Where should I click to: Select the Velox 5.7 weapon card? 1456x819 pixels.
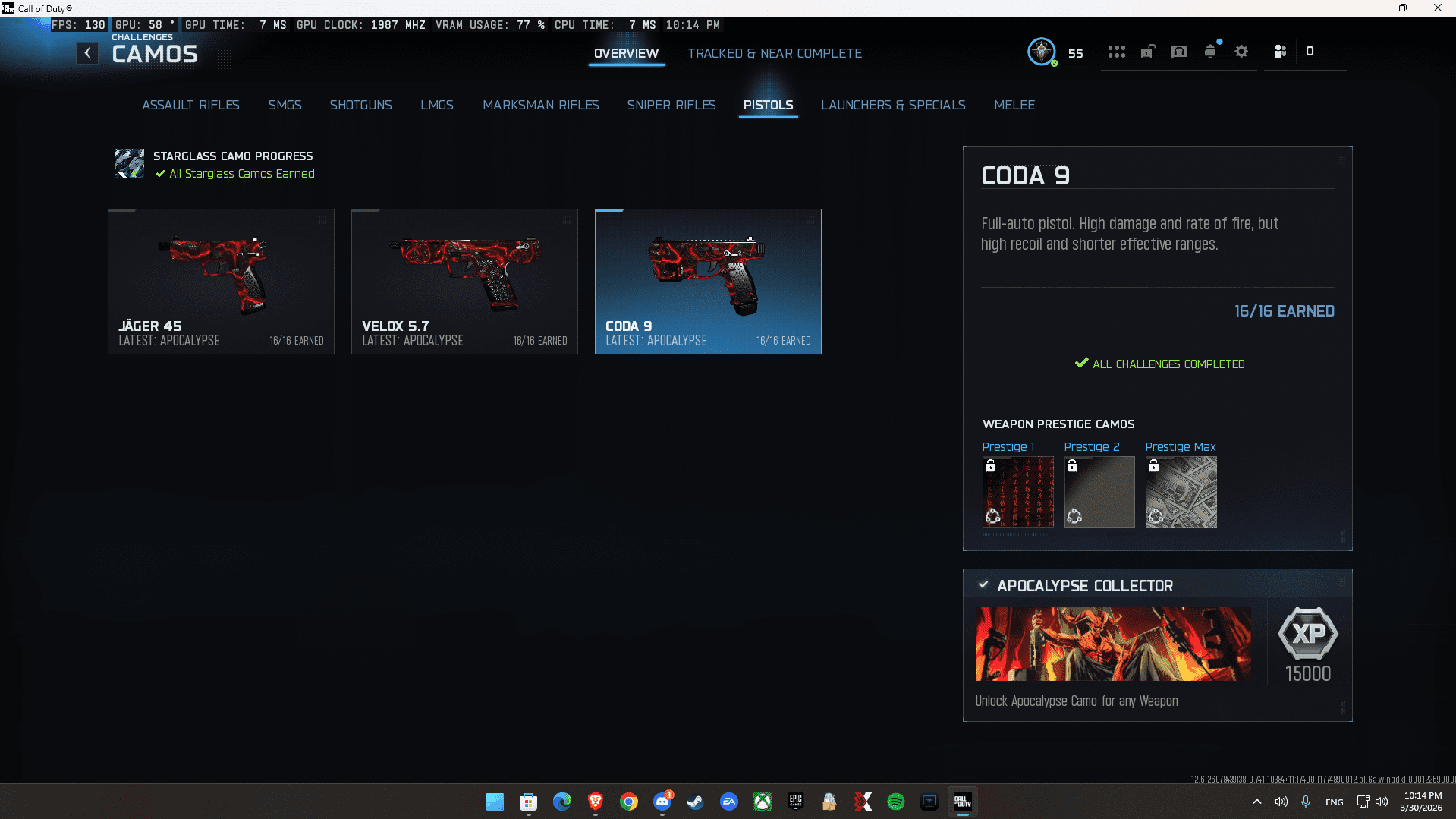click(464, 282)
